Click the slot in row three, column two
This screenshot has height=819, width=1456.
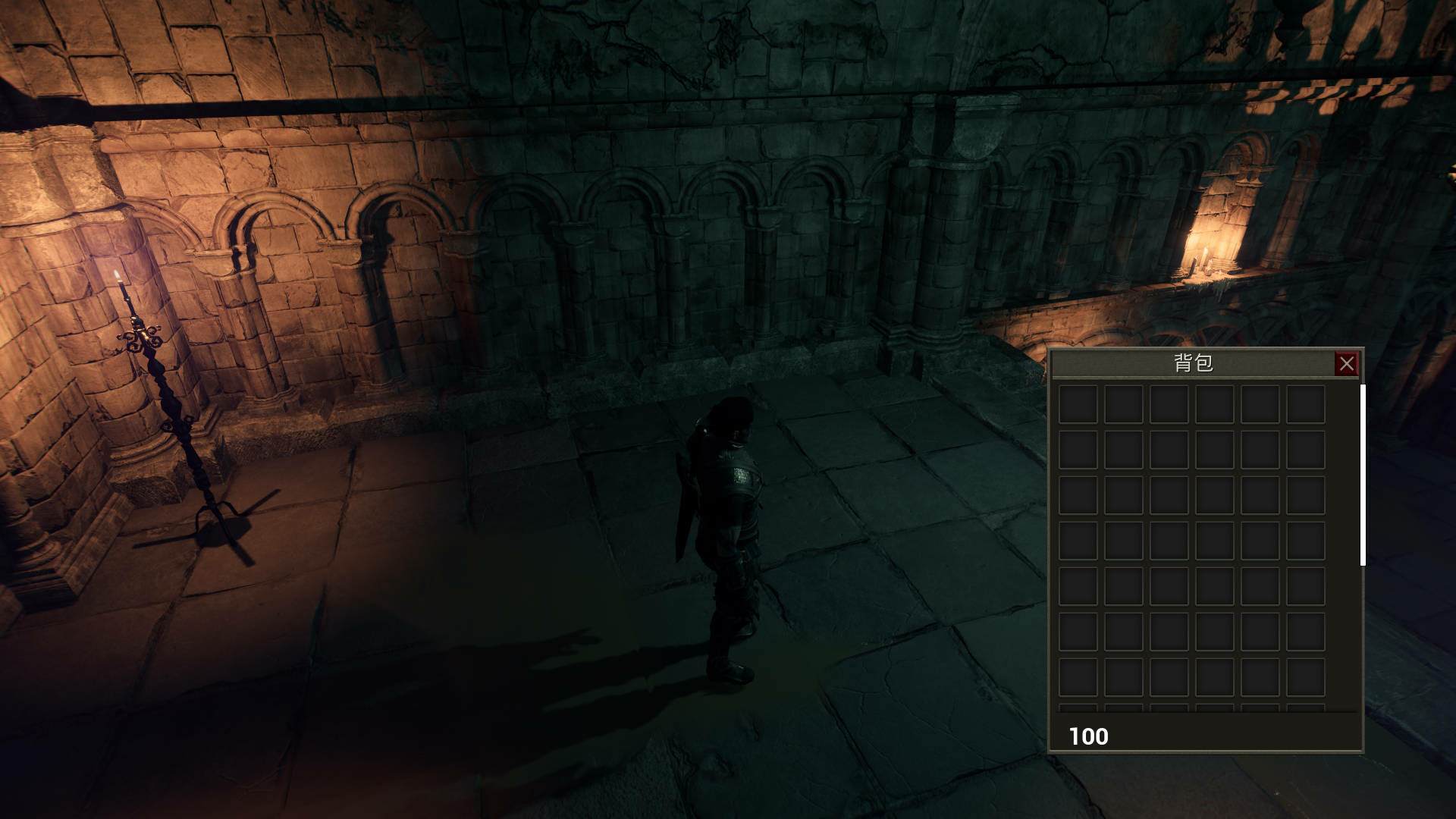[1124, 494]
